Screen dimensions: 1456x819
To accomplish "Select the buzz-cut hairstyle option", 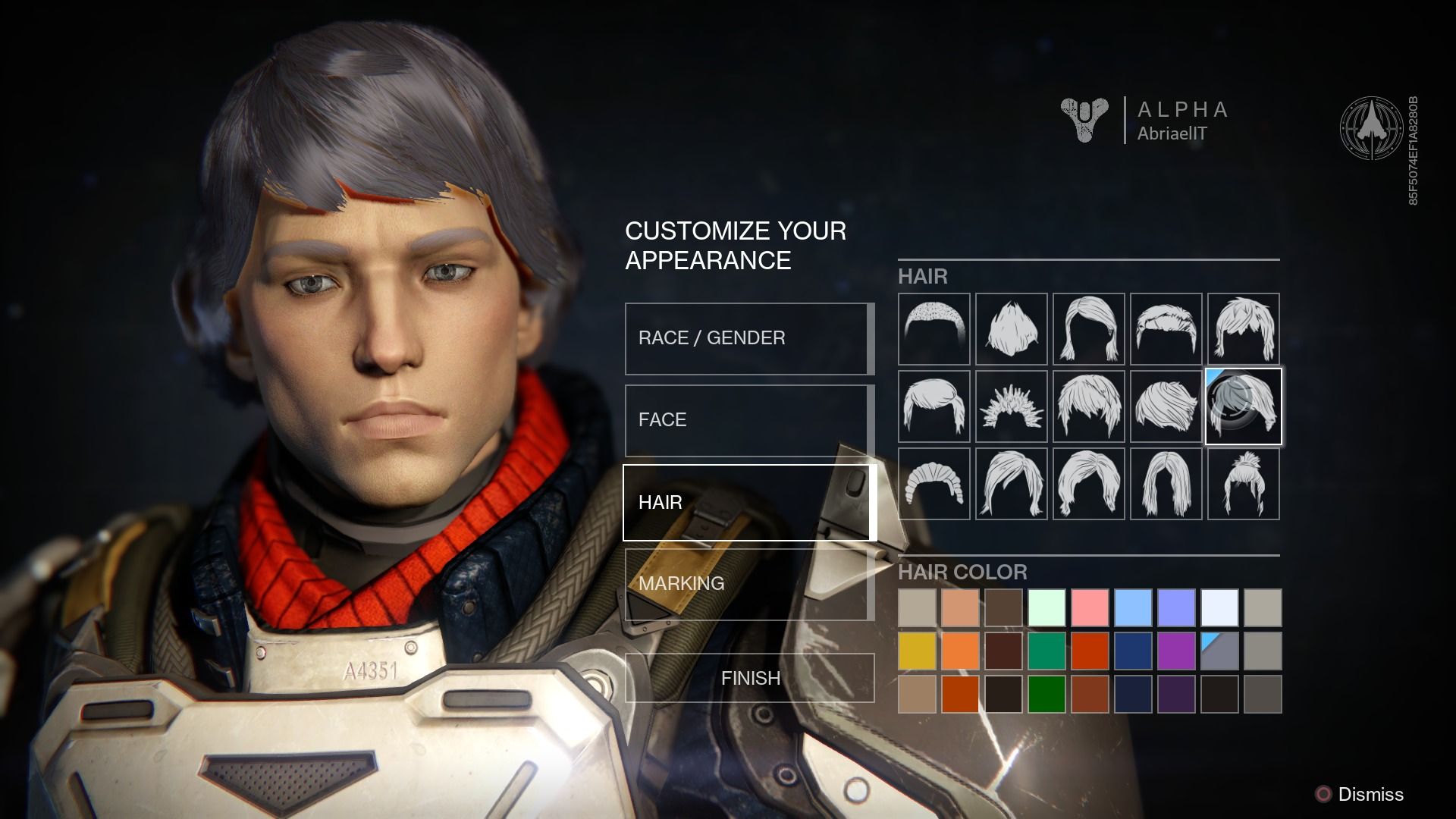I will [934, 328].
